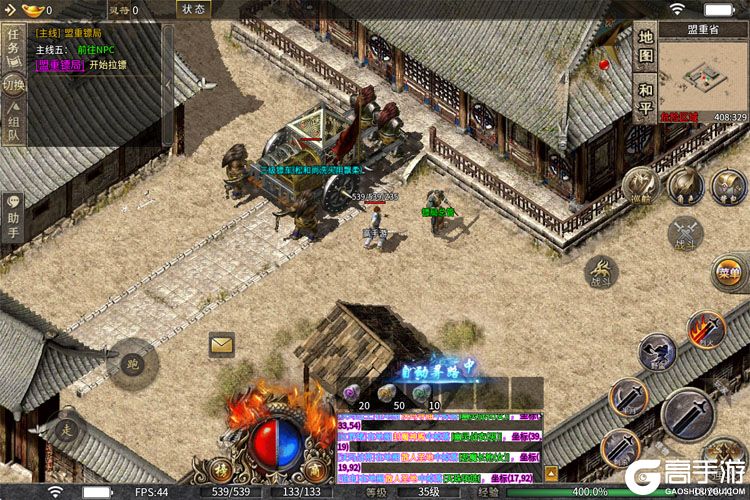Toggle the 跑 run button
750x500 pixels.
pyautogui.click(x=132, y=364)
